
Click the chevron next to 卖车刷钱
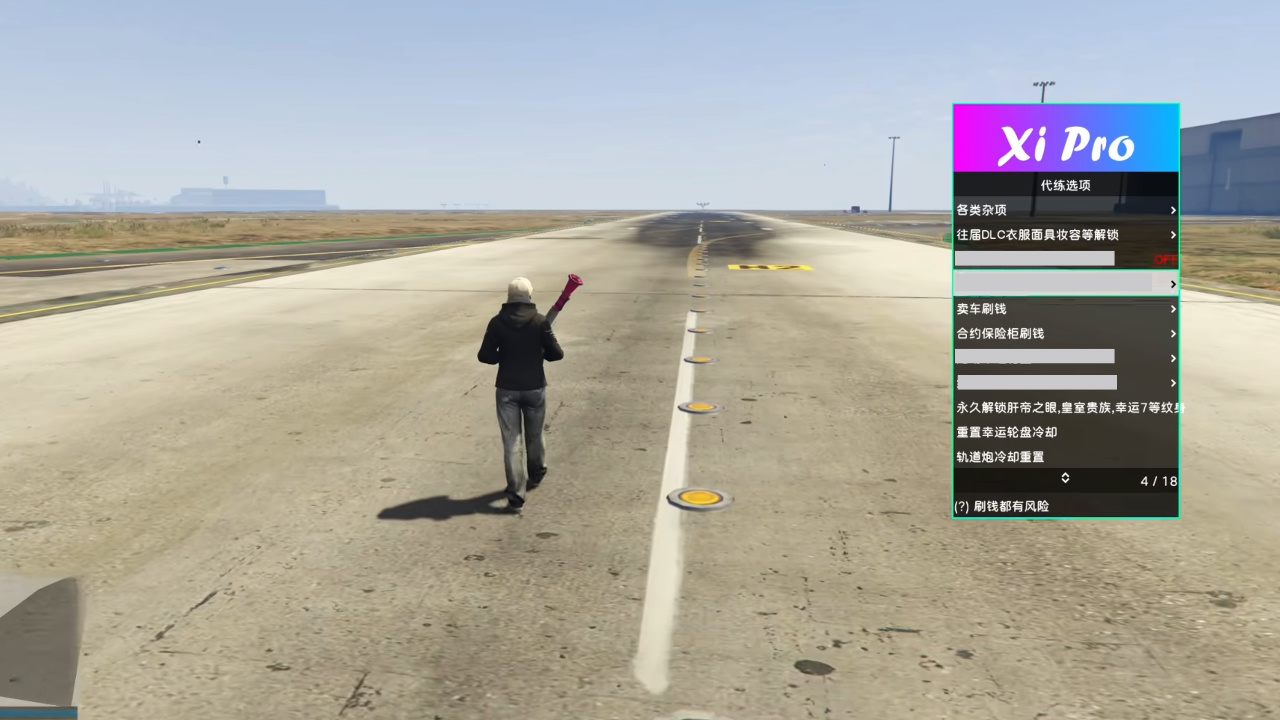tap(1173, 309)
